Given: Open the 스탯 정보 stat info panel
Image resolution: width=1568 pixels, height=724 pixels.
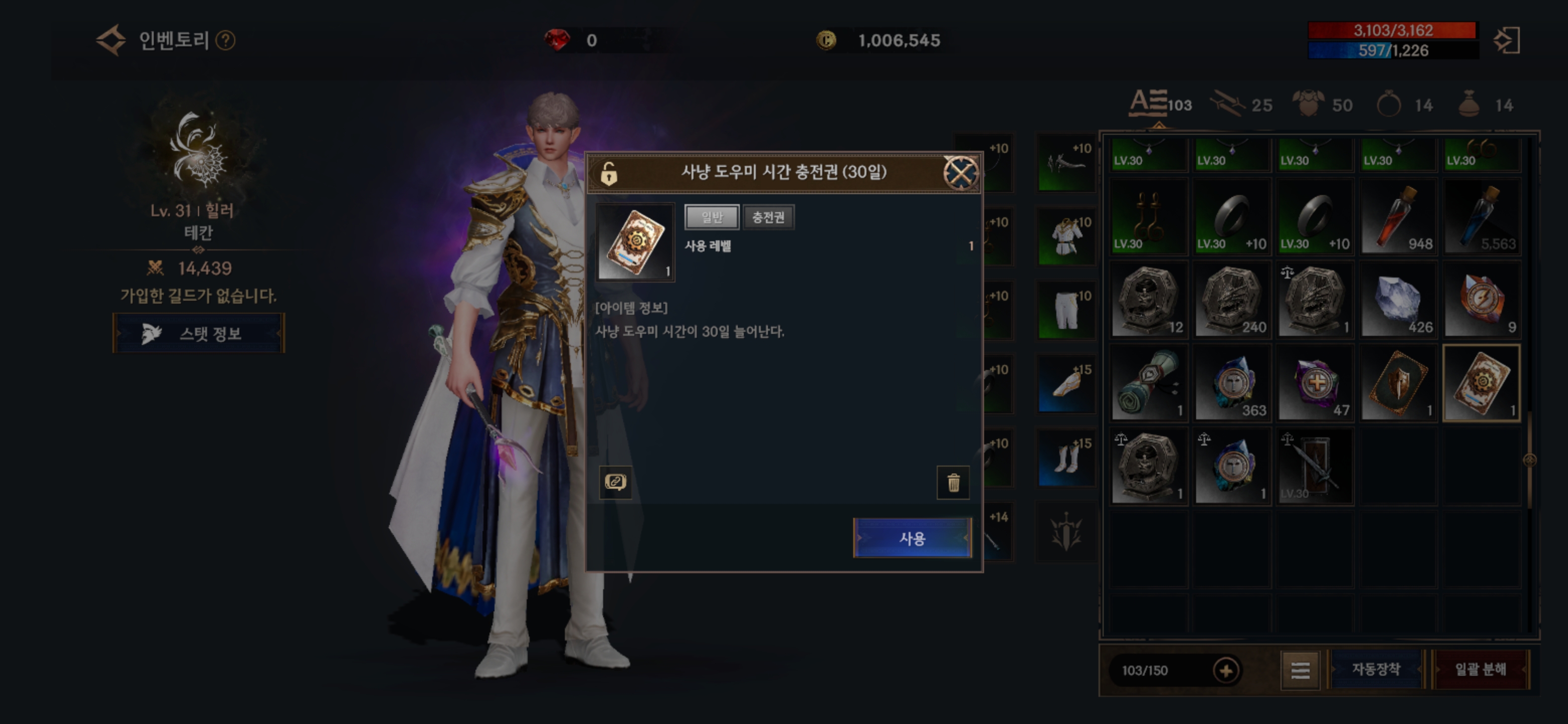Looking at the screenshot, I should [199, 333].
